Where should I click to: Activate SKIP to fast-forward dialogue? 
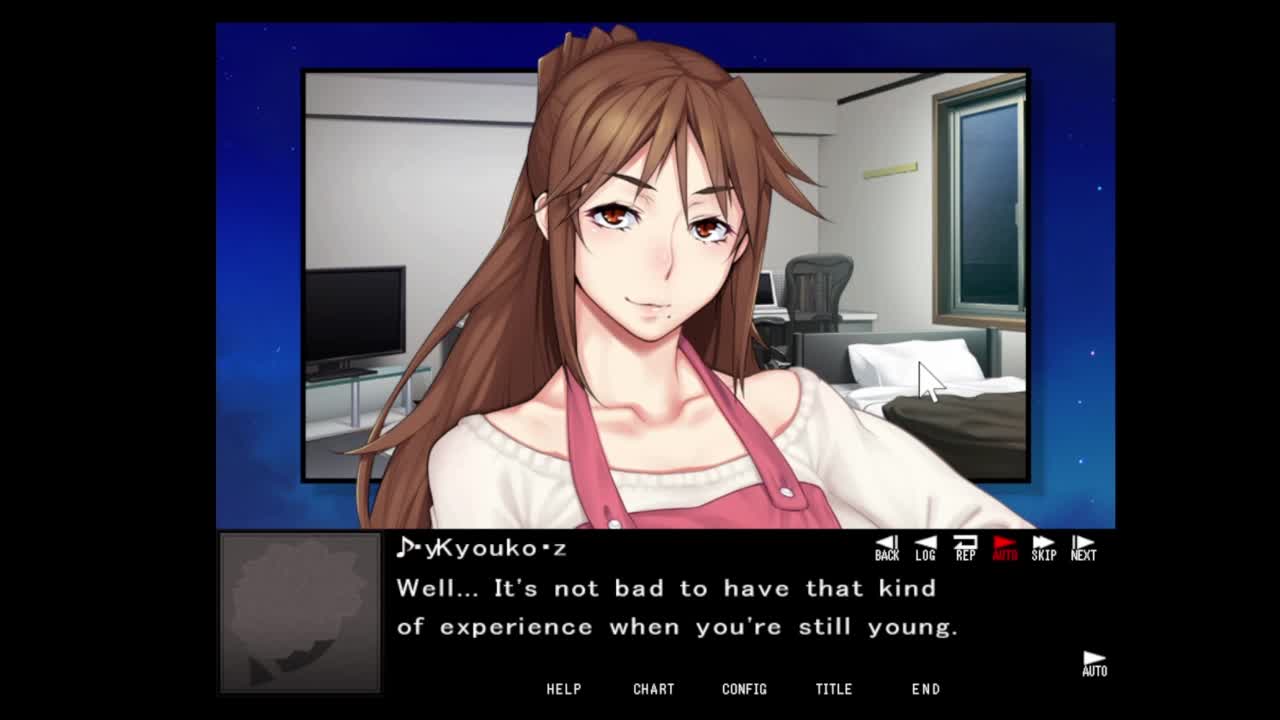click(1043, 548)
